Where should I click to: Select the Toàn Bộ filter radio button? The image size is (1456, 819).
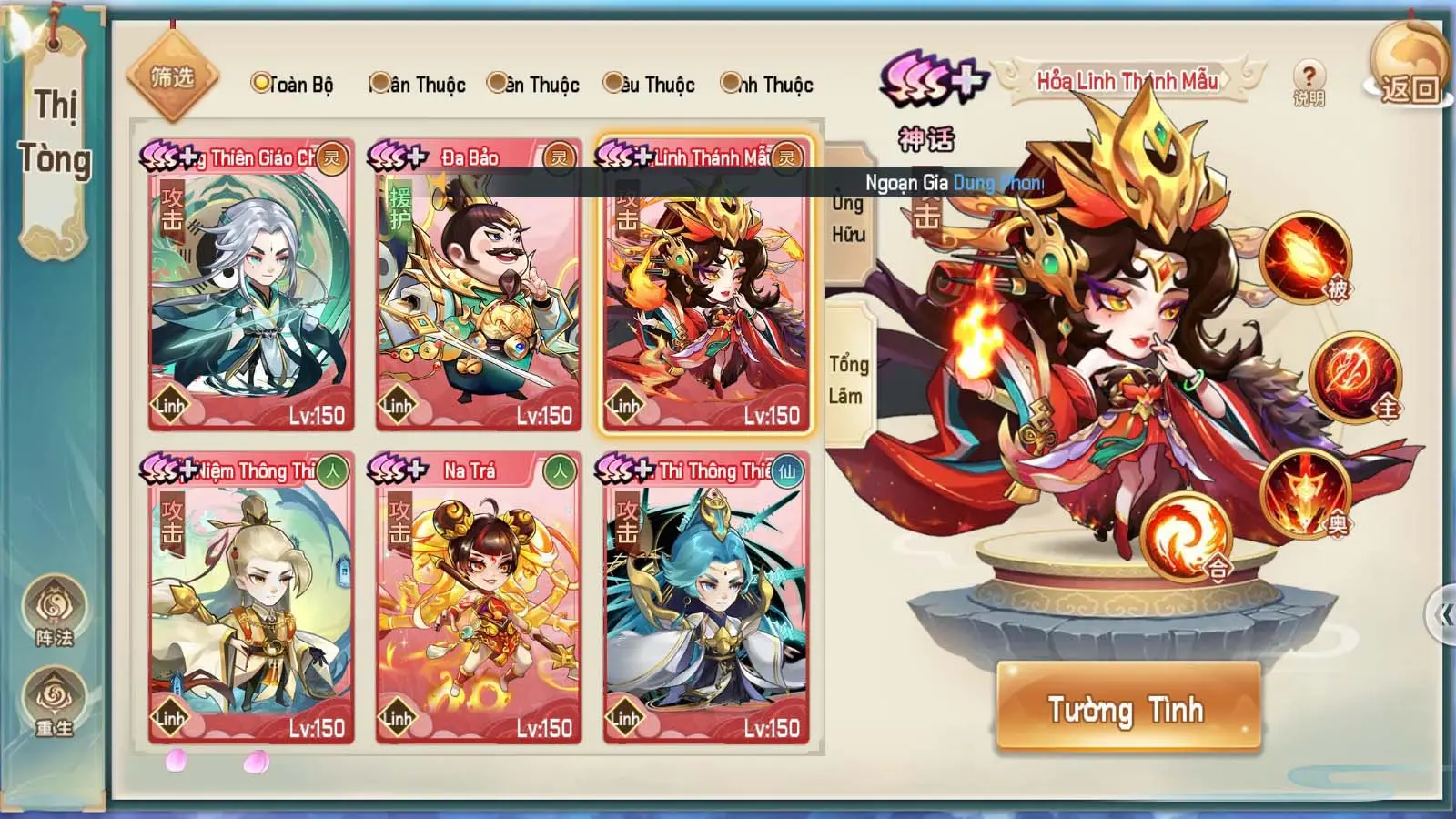point(261,84)
